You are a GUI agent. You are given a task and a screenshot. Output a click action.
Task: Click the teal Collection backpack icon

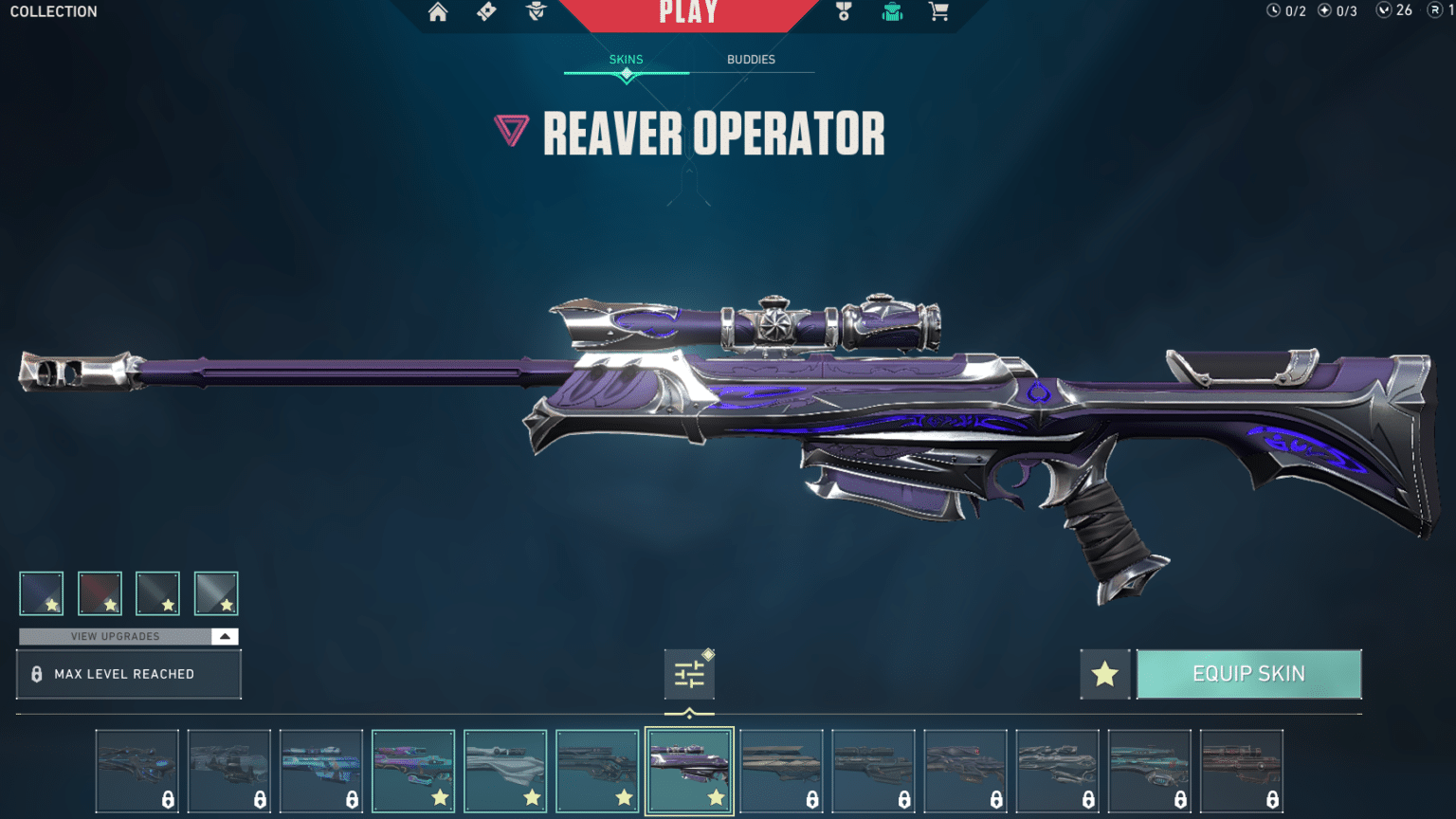(891, 13)
